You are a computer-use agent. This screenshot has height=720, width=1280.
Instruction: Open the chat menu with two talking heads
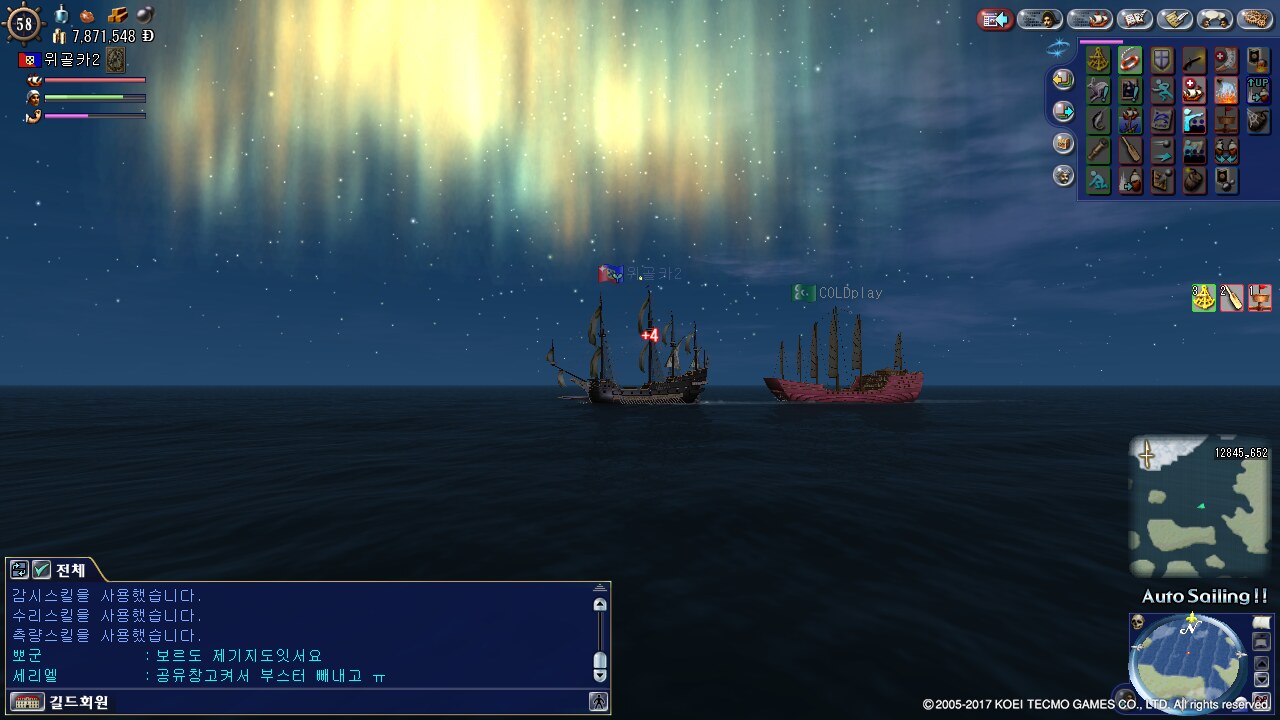click(1215, 19)
